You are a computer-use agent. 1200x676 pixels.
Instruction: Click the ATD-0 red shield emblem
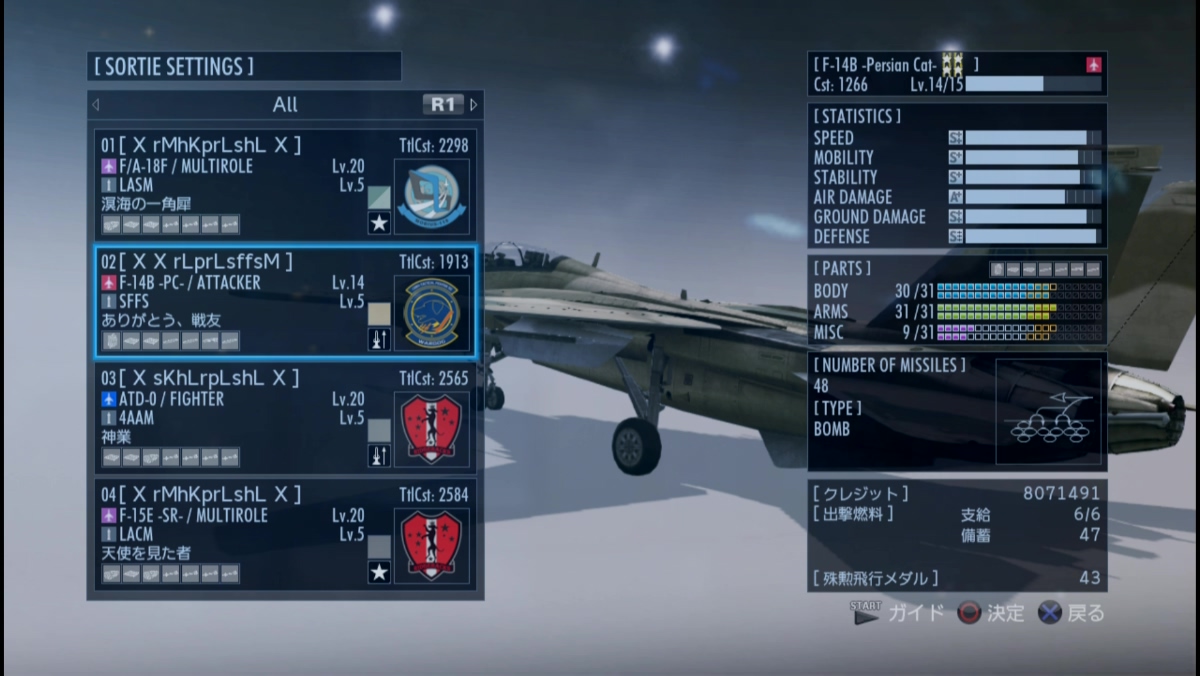click(x=431, y=429)
